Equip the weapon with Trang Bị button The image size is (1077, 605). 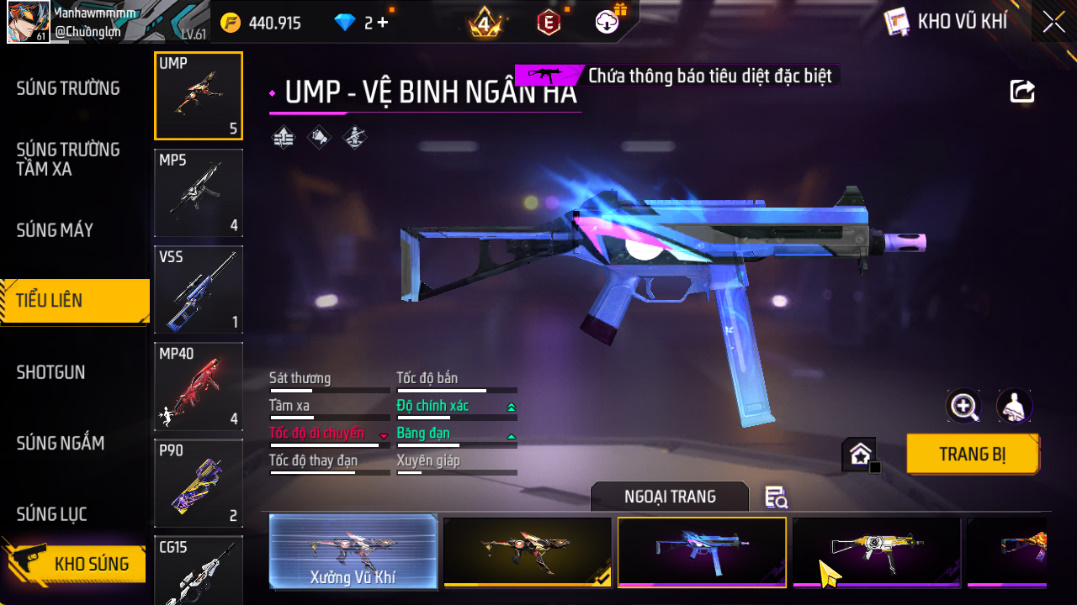pos(972,454)
